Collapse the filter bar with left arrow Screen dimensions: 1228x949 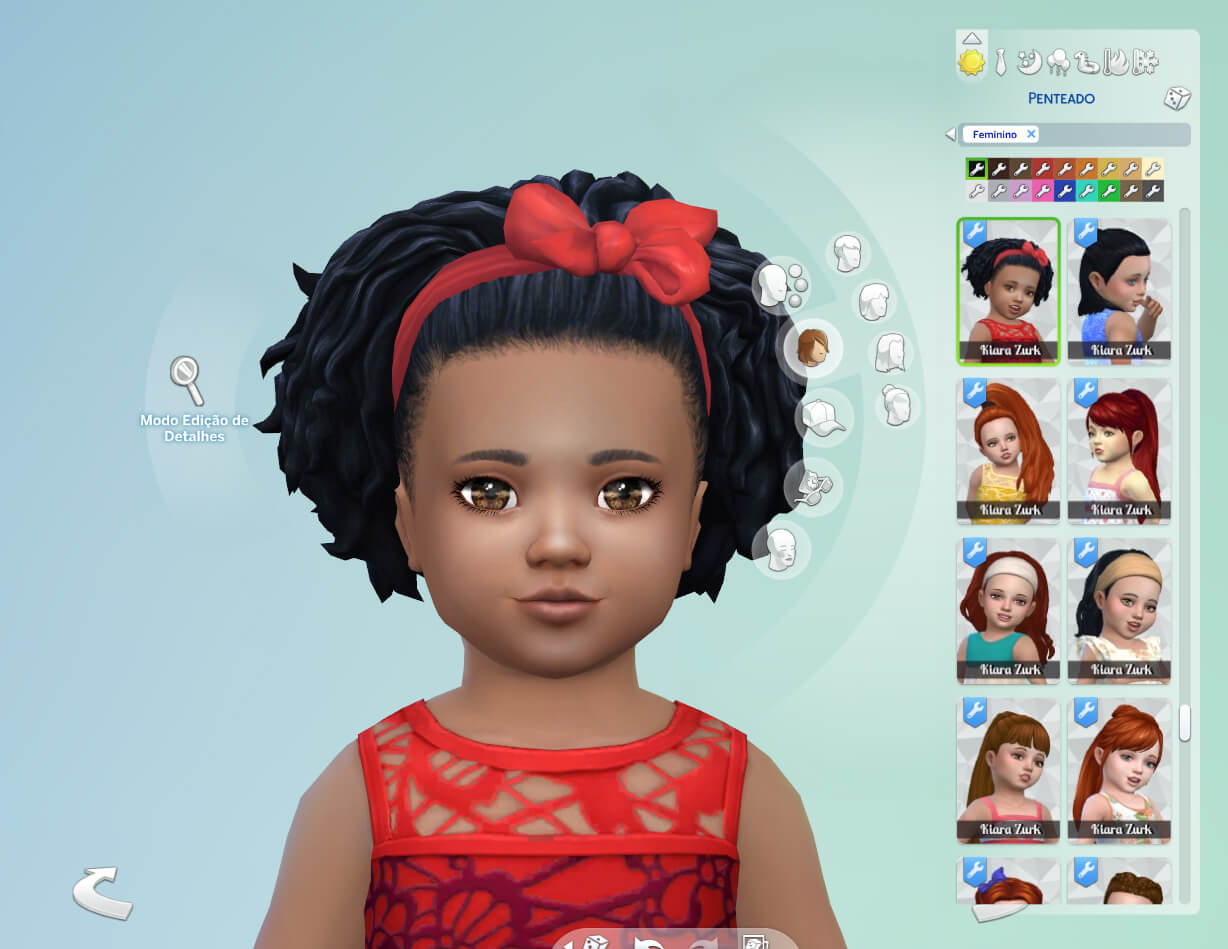point(950,134)
